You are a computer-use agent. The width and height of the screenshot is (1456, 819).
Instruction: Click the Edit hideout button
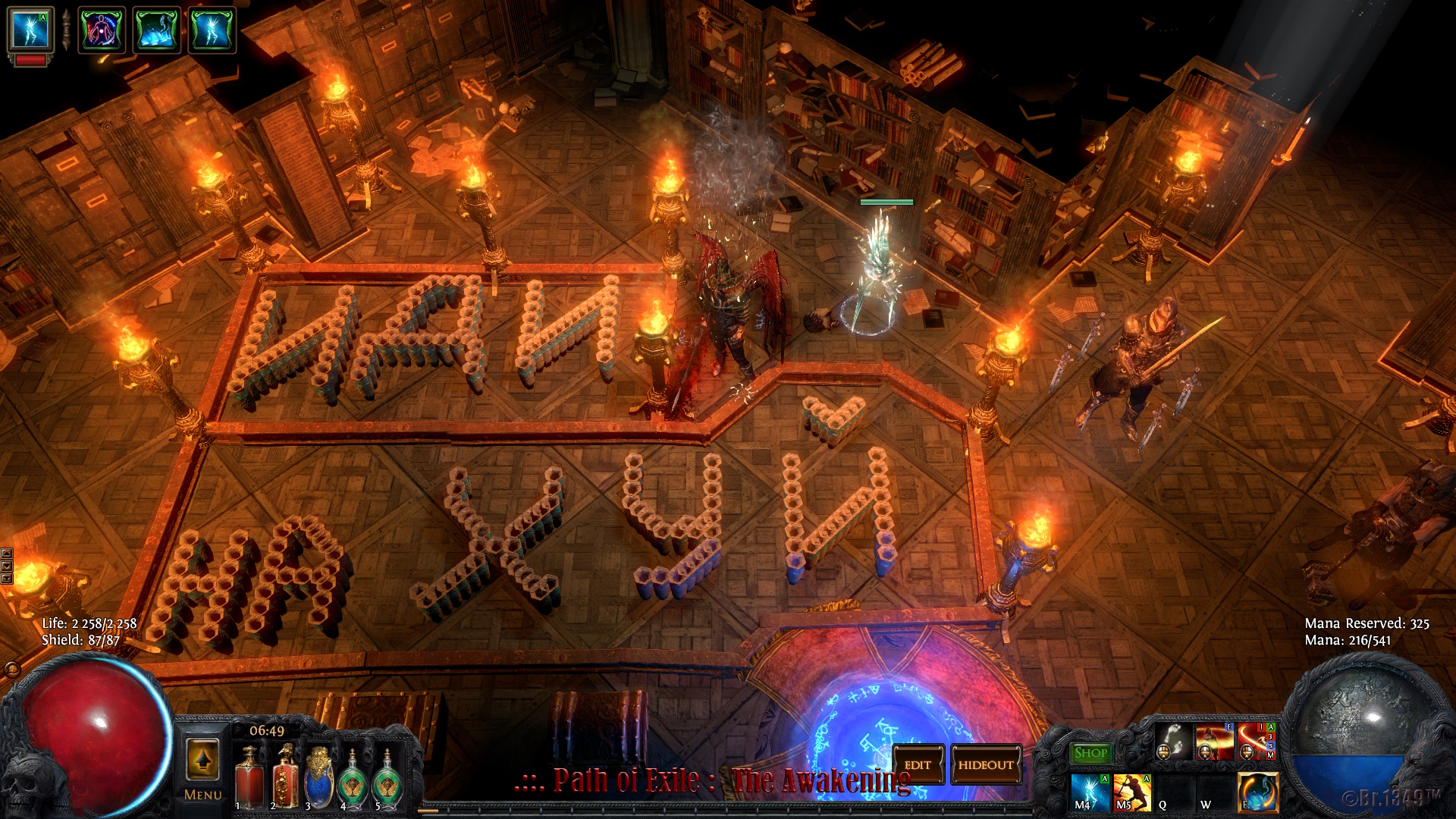point(918,765)
